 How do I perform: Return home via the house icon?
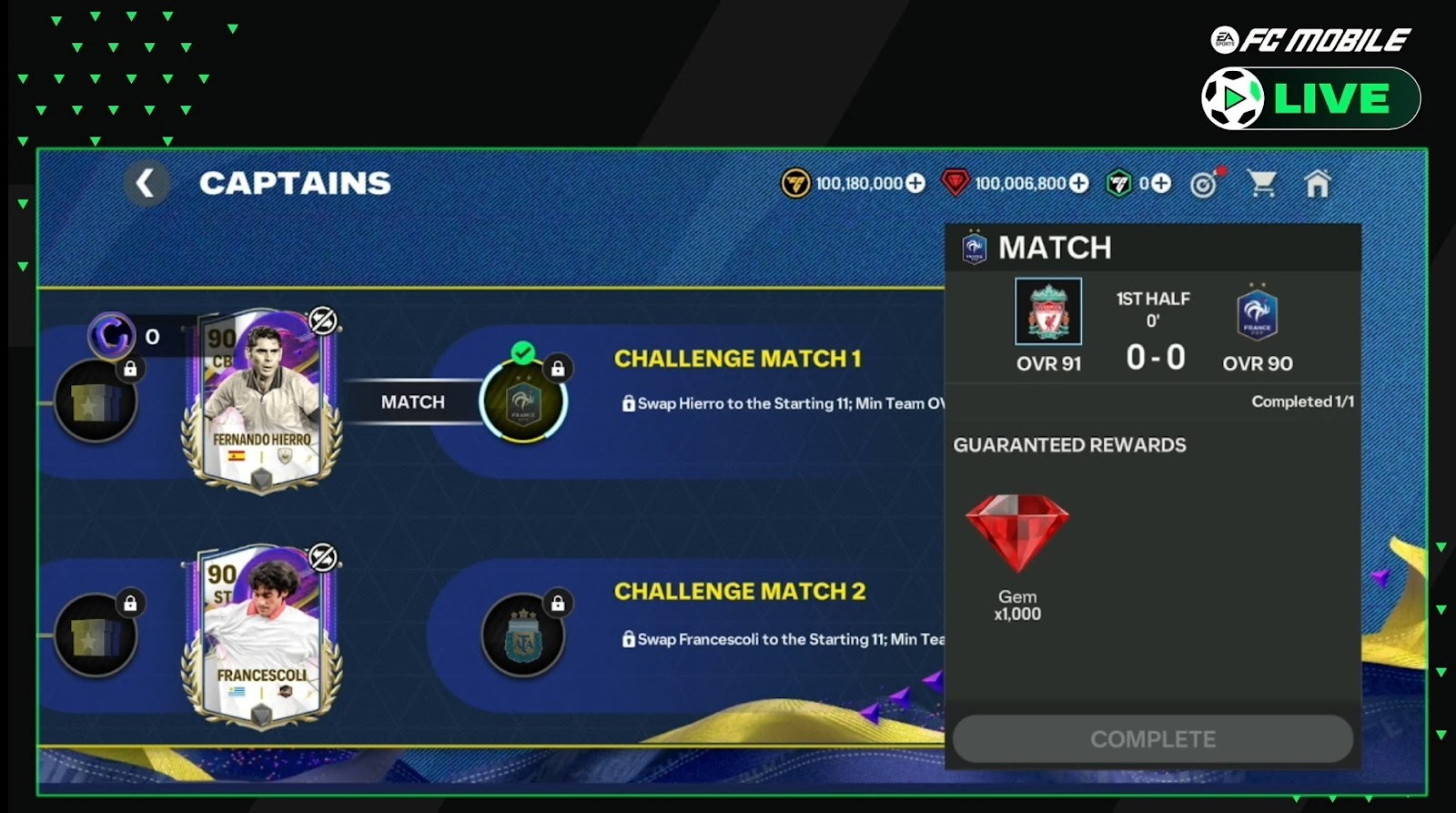click(1319, 183)
